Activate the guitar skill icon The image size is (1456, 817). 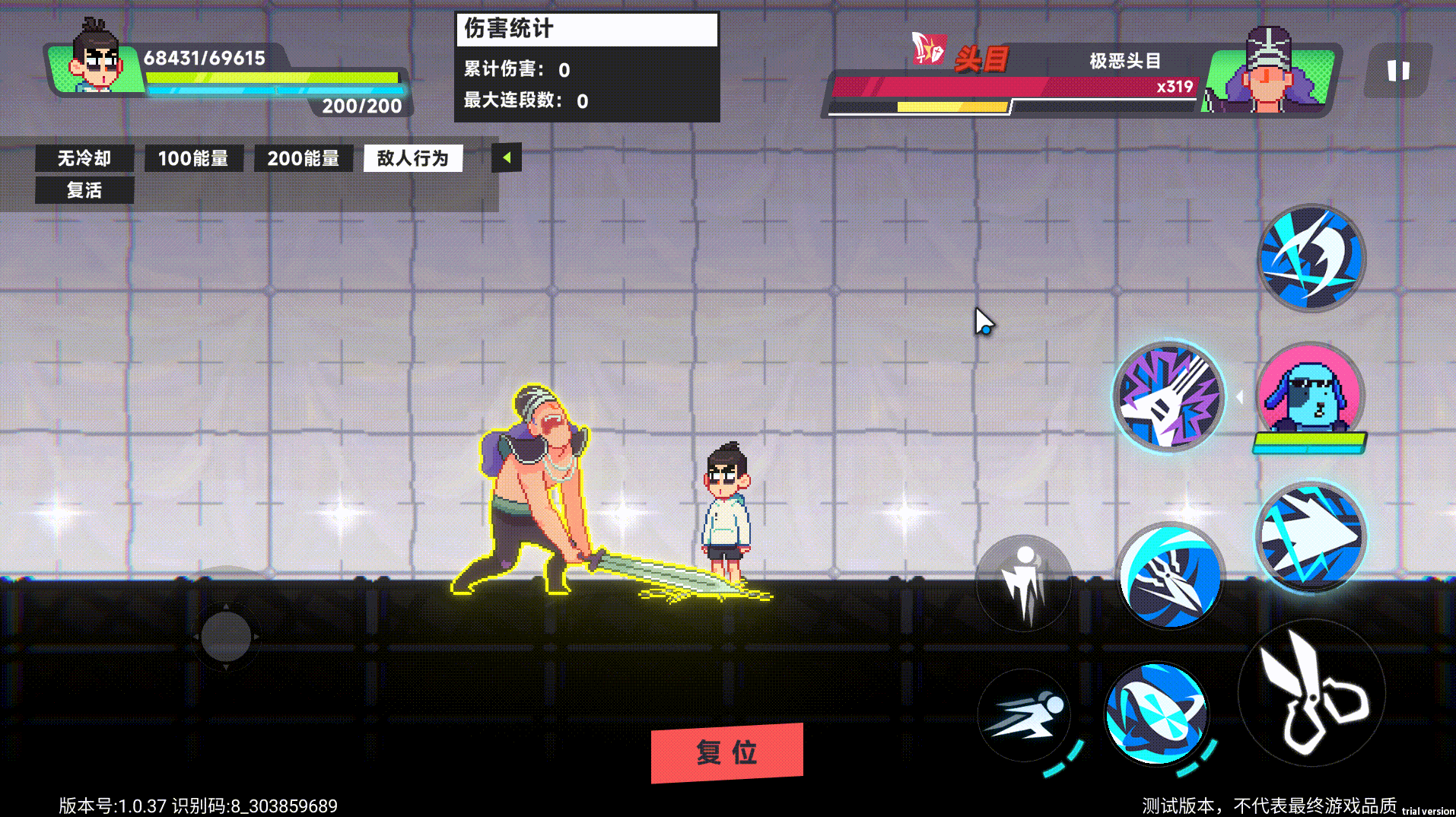pyautogui.click(x=1168, y=396)
